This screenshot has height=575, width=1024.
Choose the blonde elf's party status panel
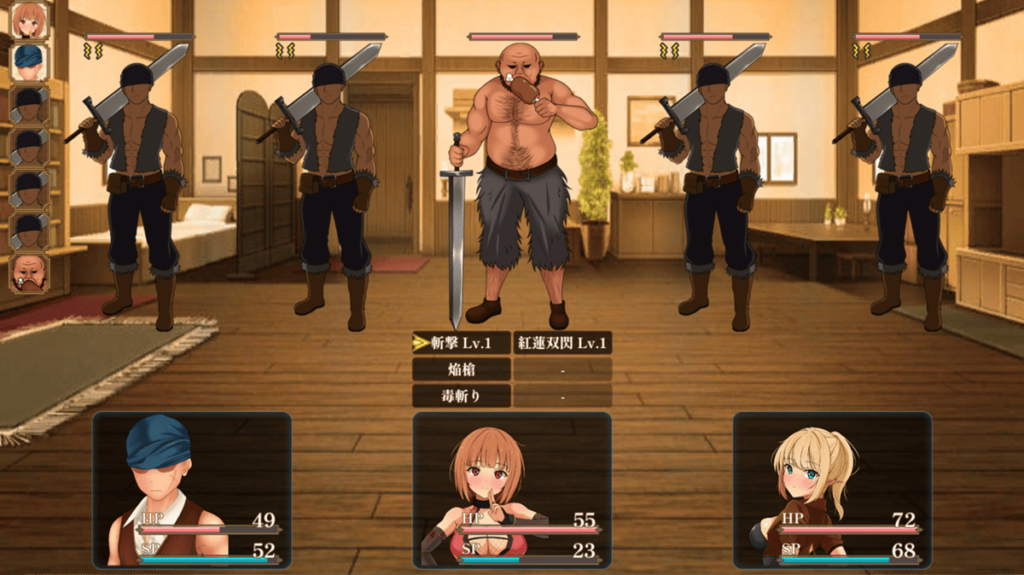832,490
